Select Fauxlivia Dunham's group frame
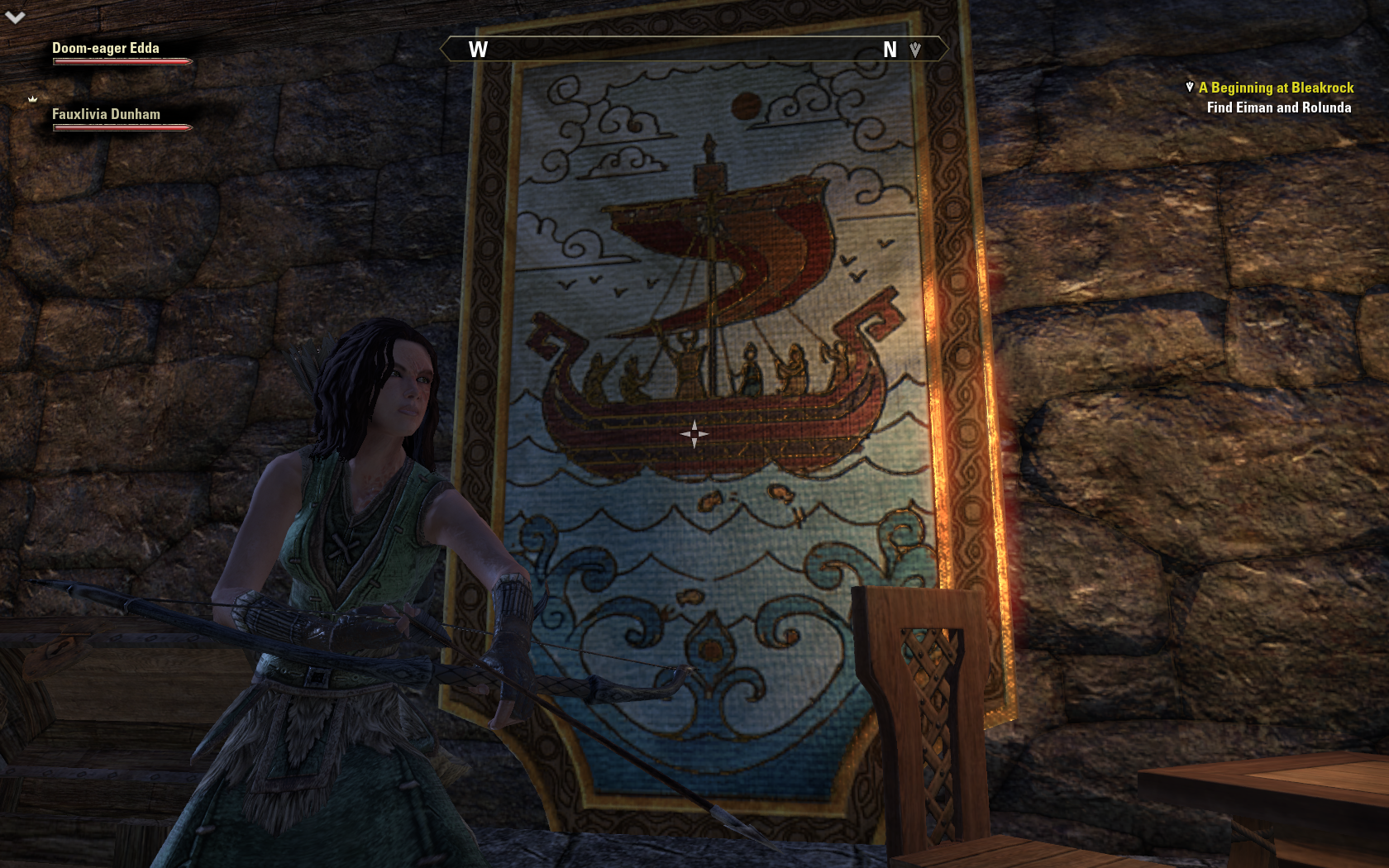The image size is (1389, 868). (107, 115)
